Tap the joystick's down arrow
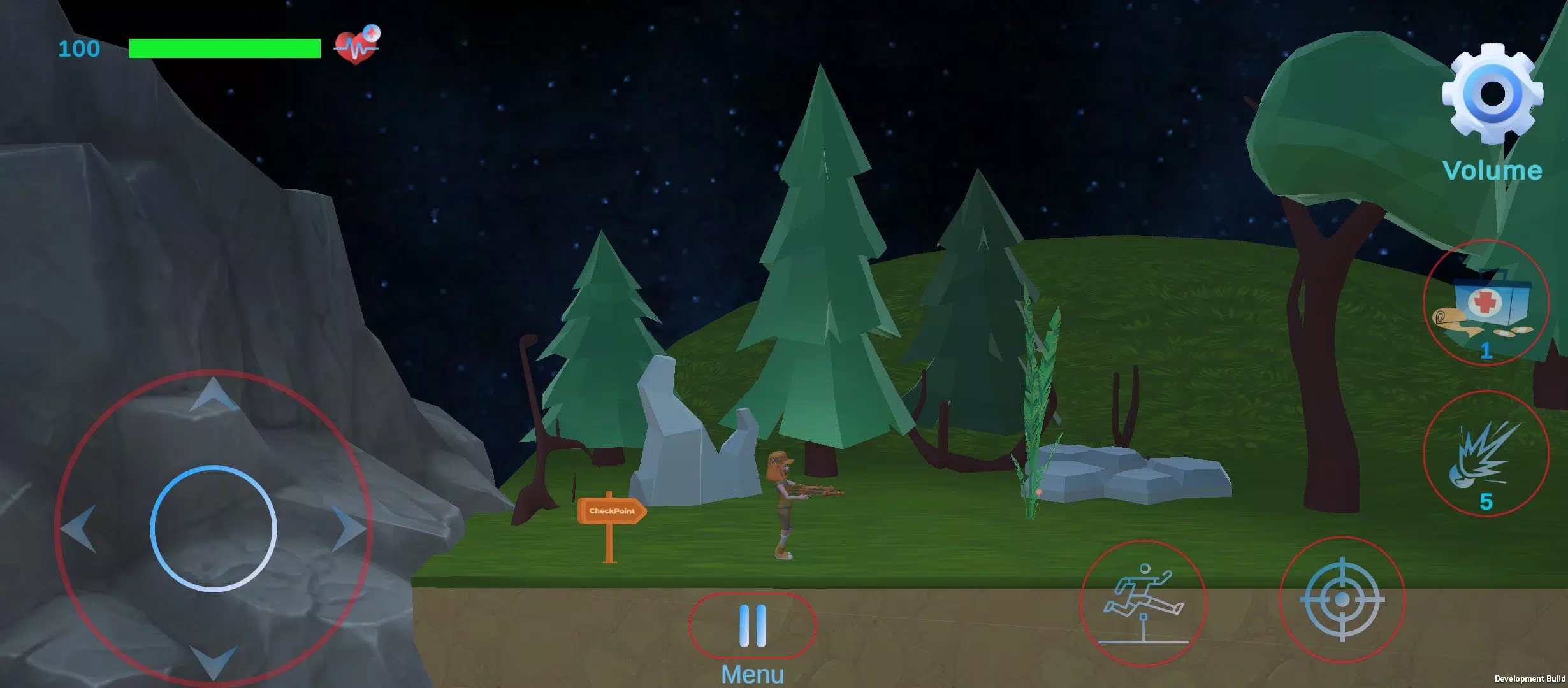This screenshot has width=1568, height=688. pos(214,661)
